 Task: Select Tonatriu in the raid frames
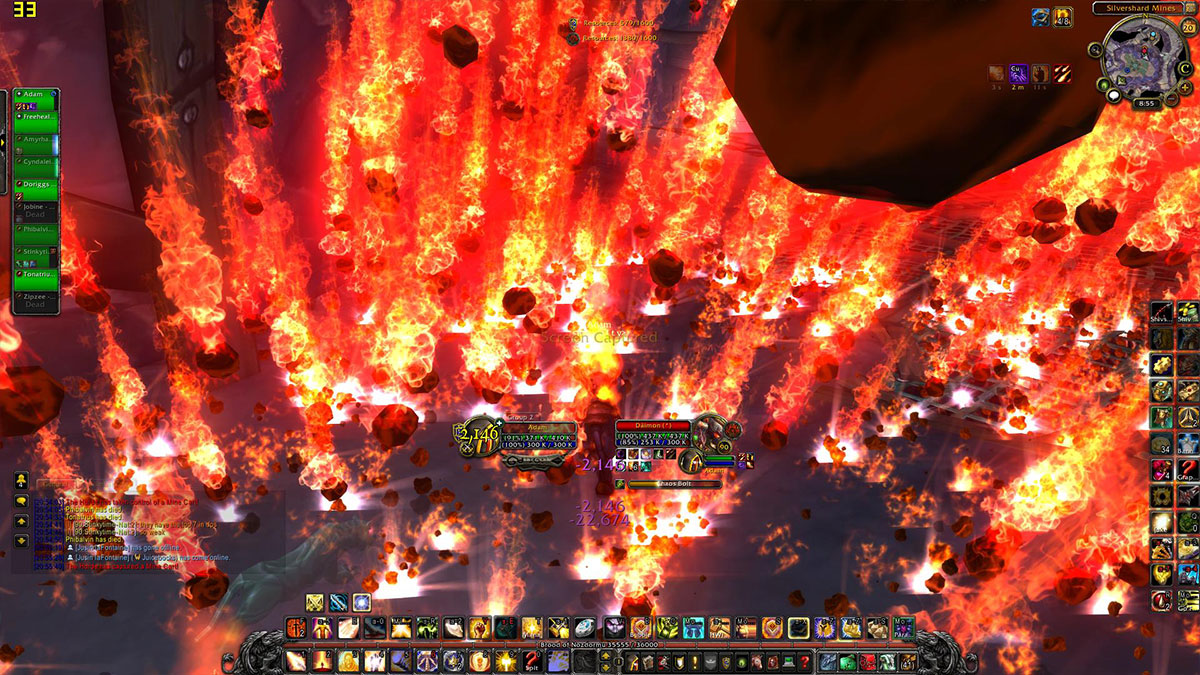point(36,278)
